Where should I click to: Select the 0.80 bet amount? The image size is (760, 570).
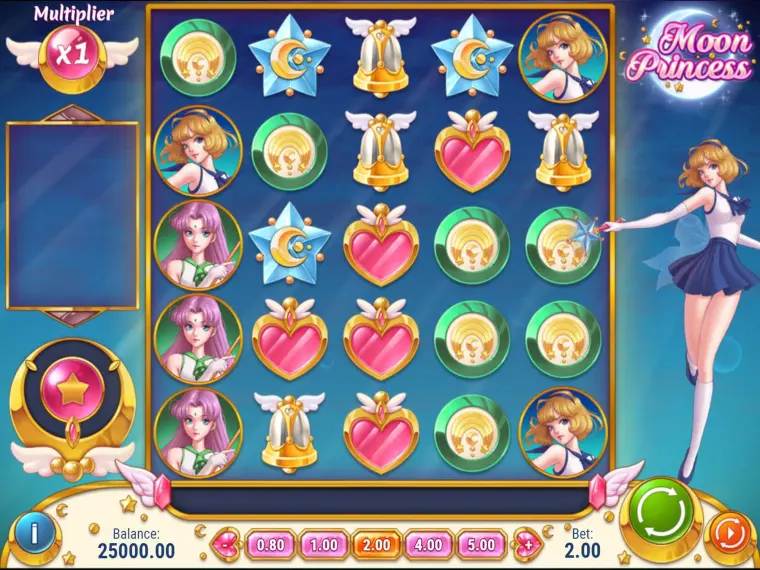click(x=271, y=546)
